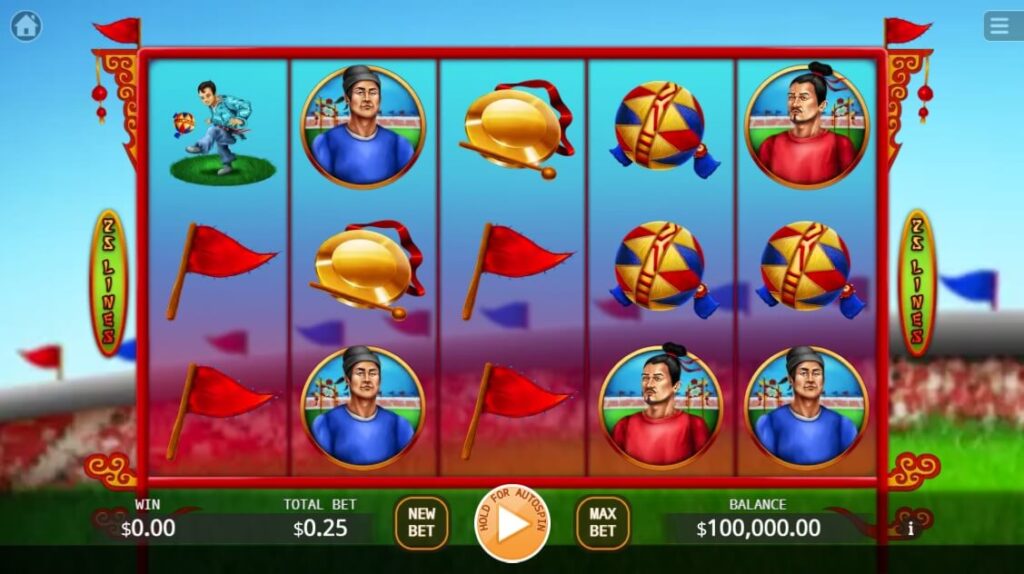Open the hamburger menu

point(1001,26)
